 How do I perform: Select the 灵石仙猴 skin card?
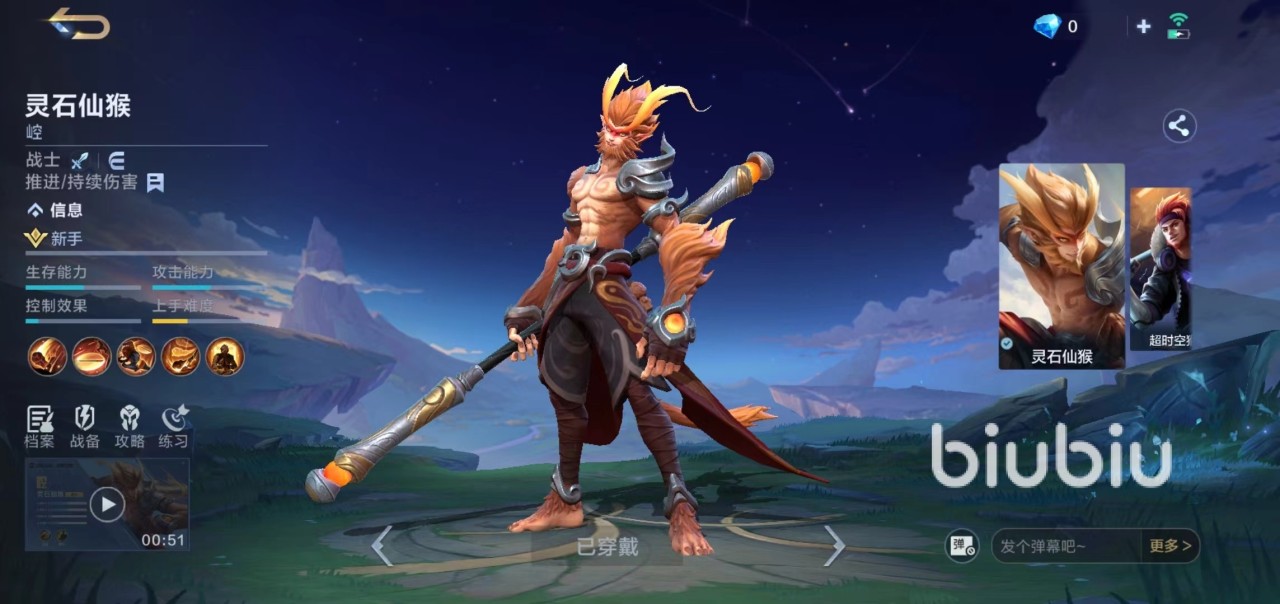[x=1061, y=266]
